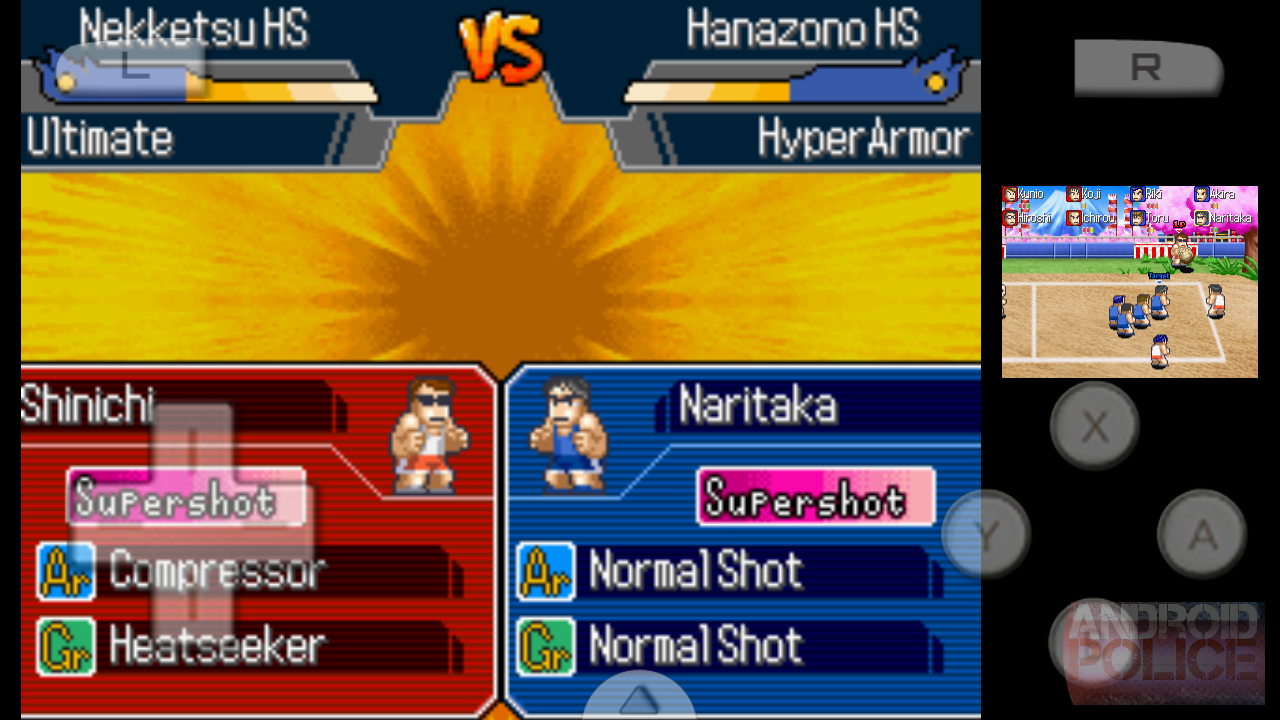This screenshot has height=720, width=1280.
Task: Click Ichirou's red team portrait
Action: (x=1074, y=219)
